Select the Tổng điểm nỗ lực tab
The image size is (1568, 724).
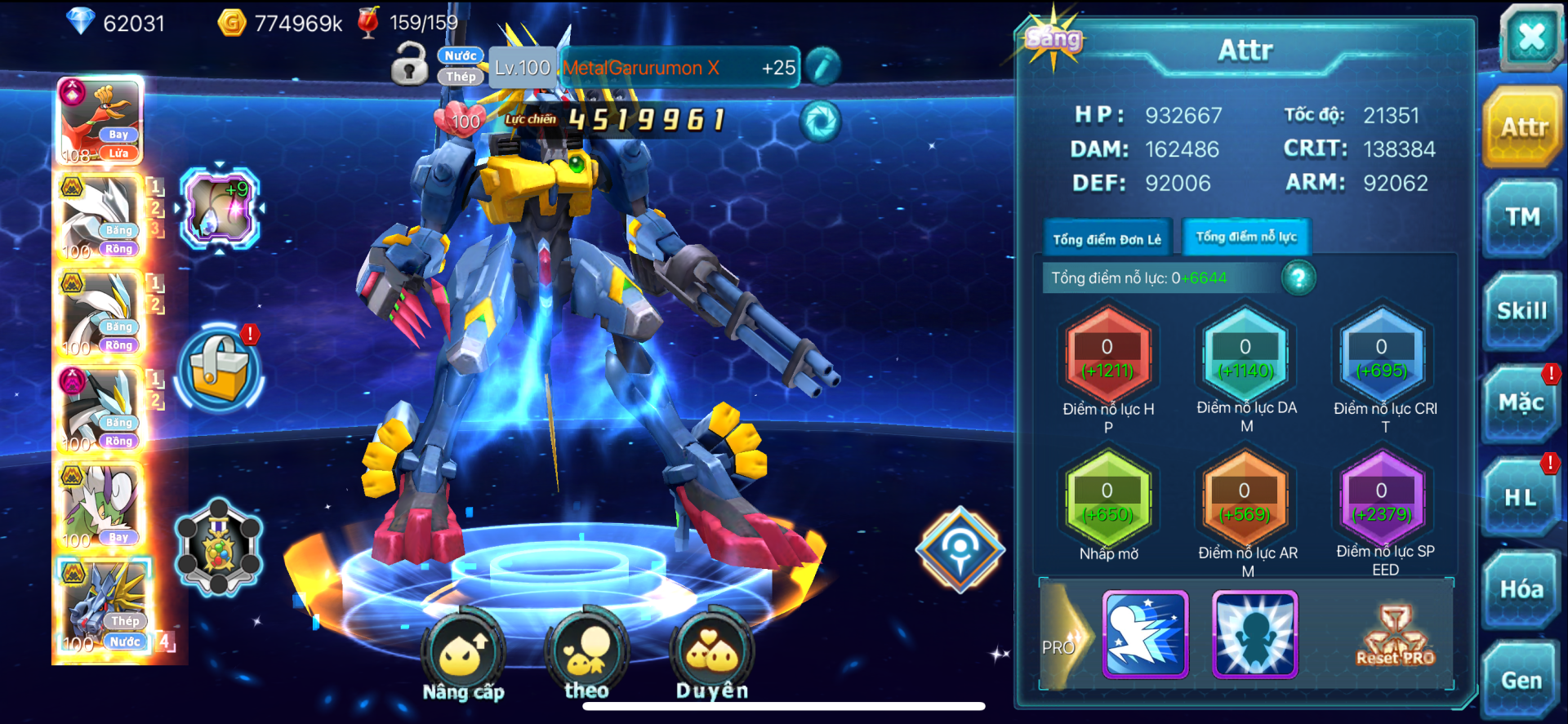(1246, 237)
